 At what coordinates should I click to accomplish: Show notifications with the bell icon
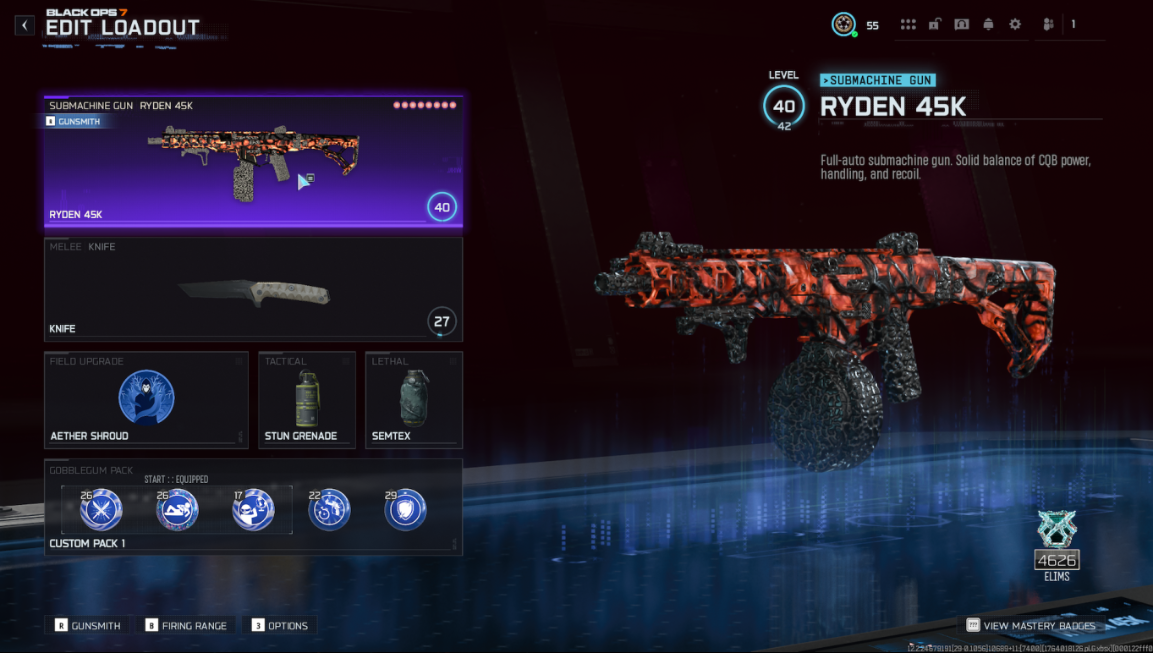tap(988, 25)
